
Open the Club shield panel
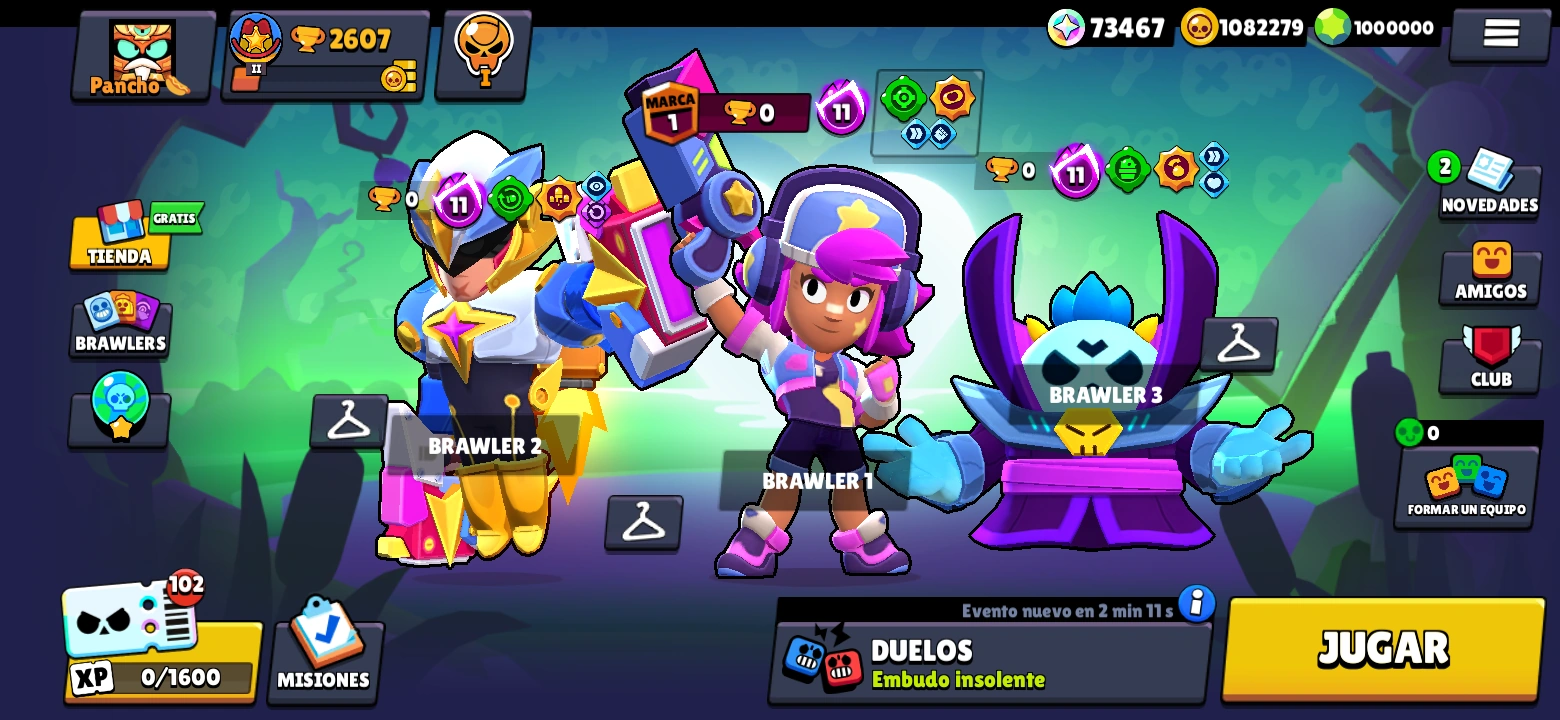click(1489, 360)
